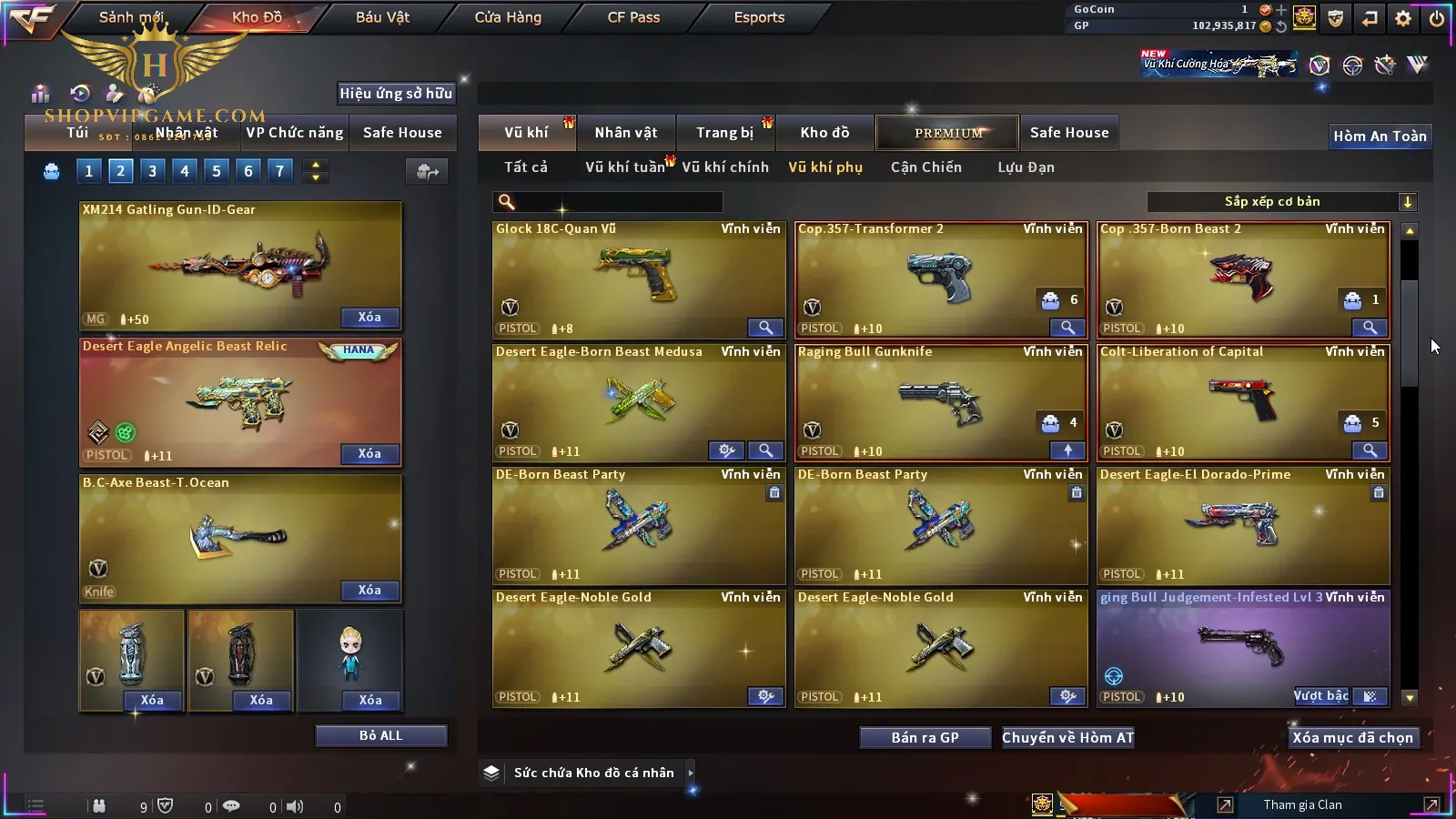1456x819 pixels.
Task: Click the weapon search field
Action: point(610,202)
